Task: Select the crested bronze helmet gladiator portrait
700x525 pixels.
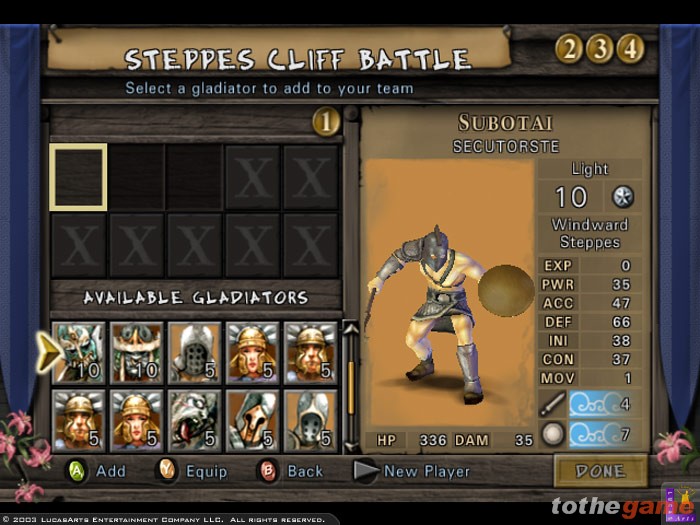Action: pyautogui.click(x=253, y=420)
